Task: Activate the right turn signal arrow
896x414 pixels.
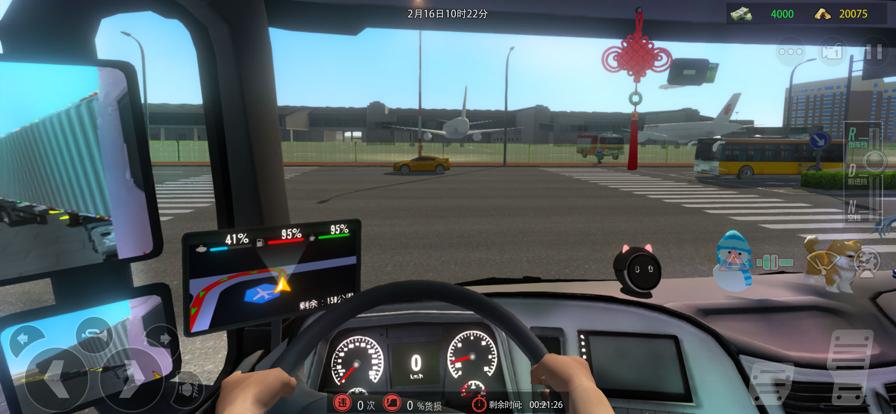Action: (160, 339)
